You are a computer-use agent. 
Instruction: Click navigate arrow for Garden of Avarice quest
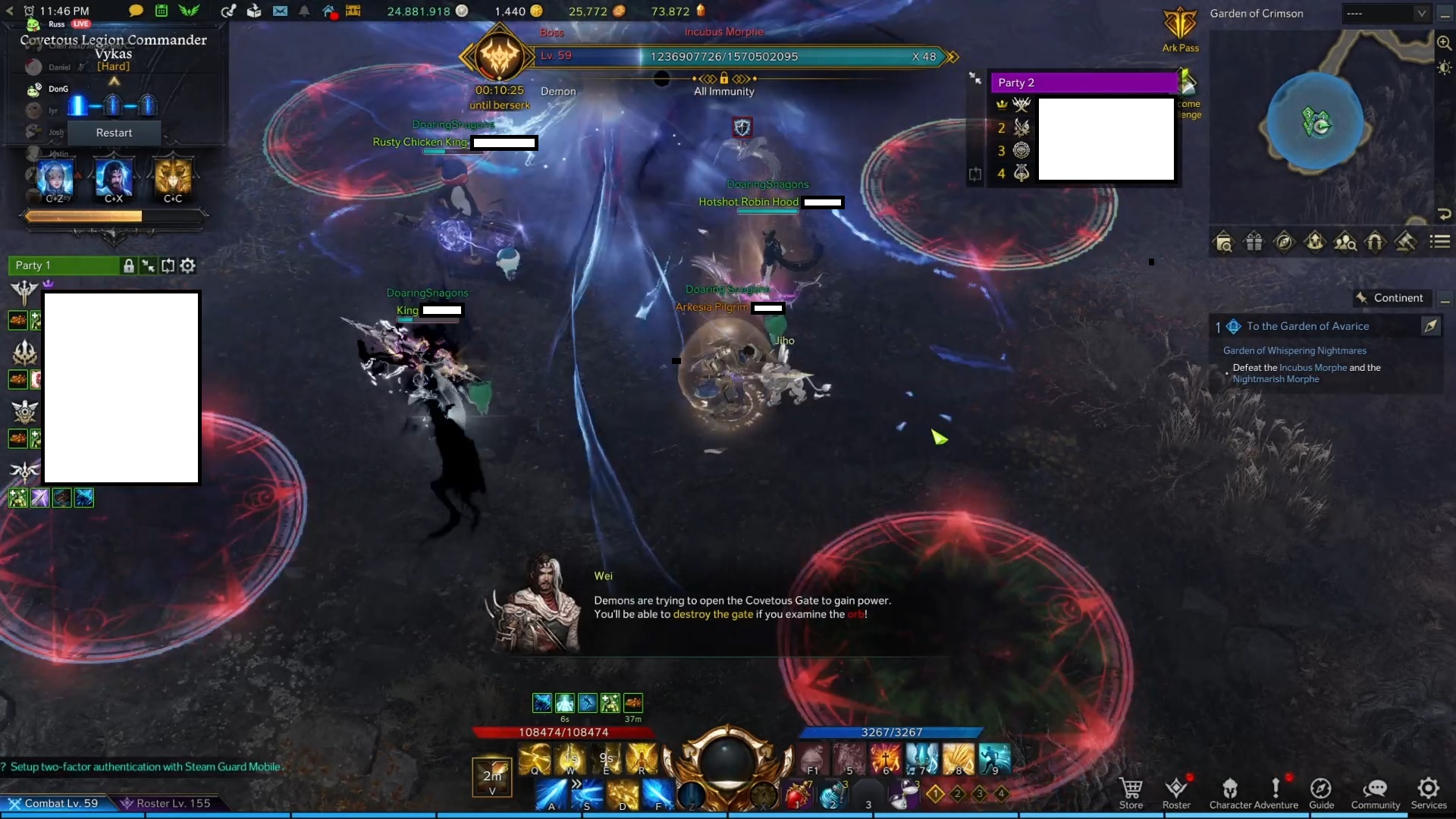coord(1432,326)
